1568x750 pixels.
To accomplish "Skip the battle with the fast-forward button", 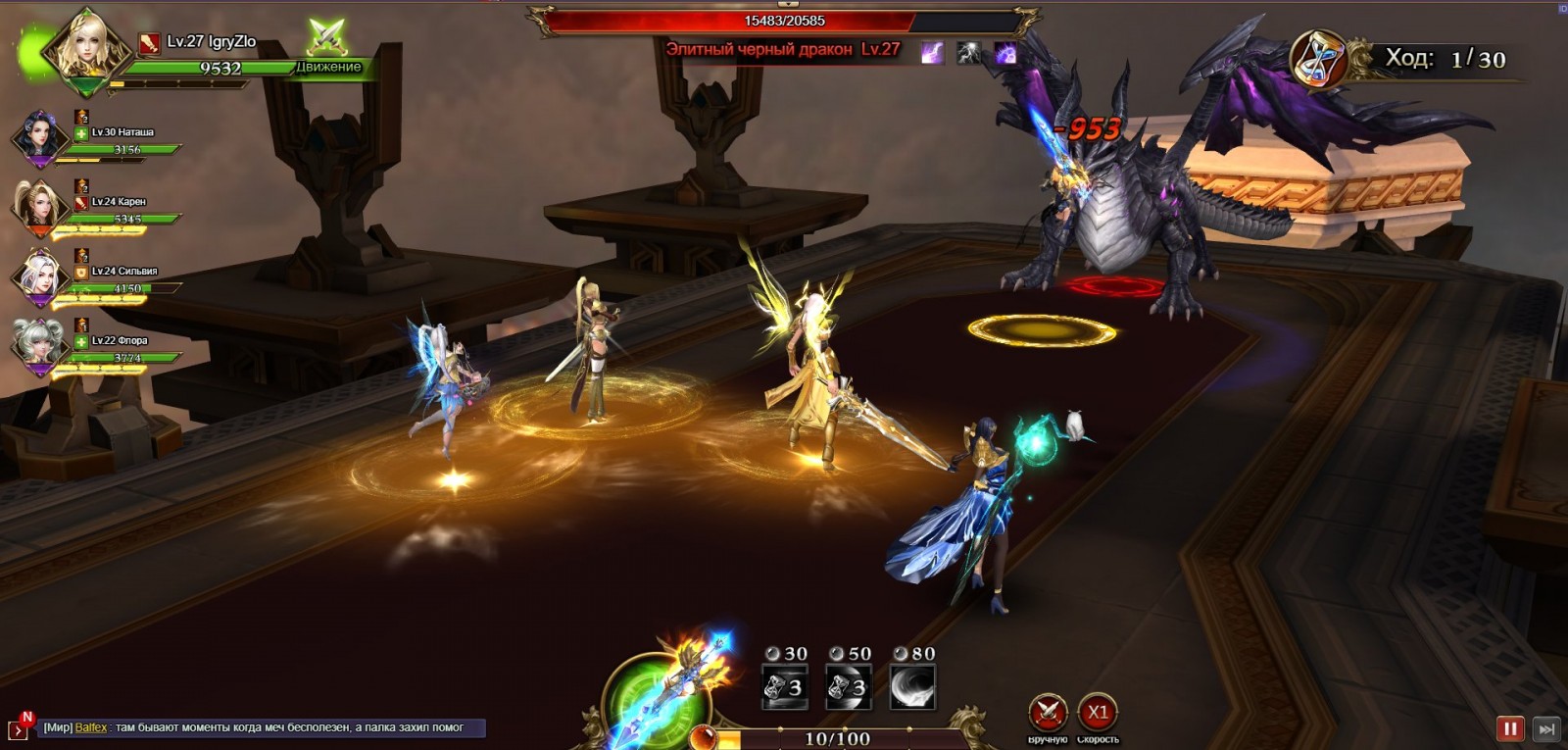I will pyautogui.click(x=1546, y=728).
